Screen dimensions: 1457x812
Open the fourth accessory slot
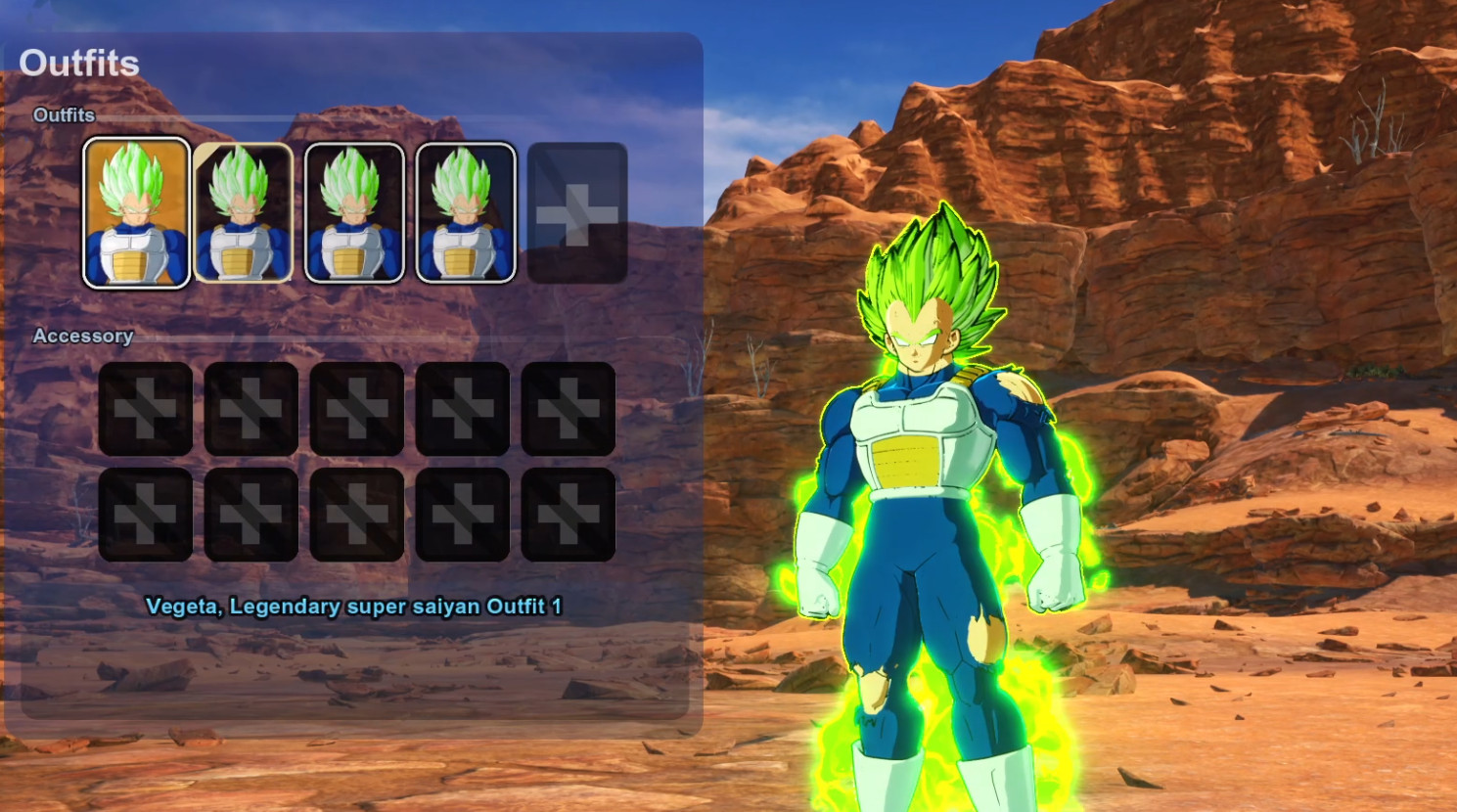(x=462, y=409)
